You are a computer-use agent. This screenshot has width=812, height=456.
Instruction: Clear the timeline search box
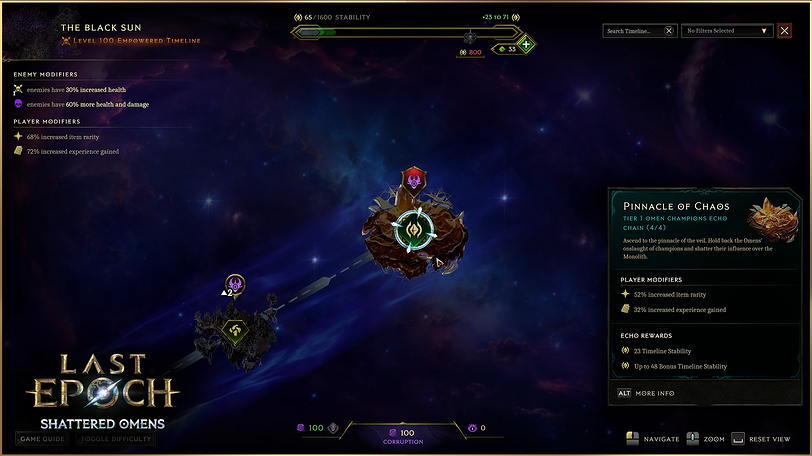coord(669,31)
